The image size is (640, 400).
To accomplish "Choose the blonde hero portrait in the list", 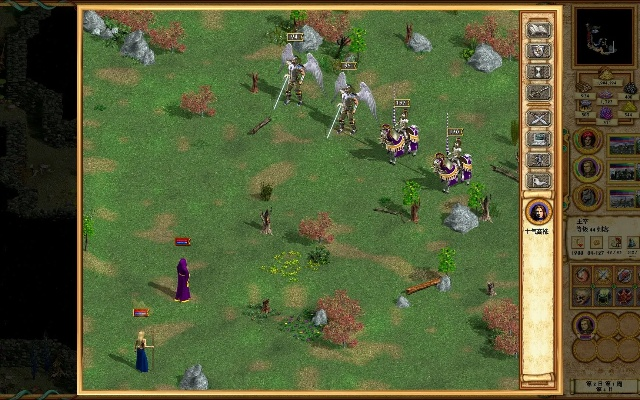I will (588, 169).
